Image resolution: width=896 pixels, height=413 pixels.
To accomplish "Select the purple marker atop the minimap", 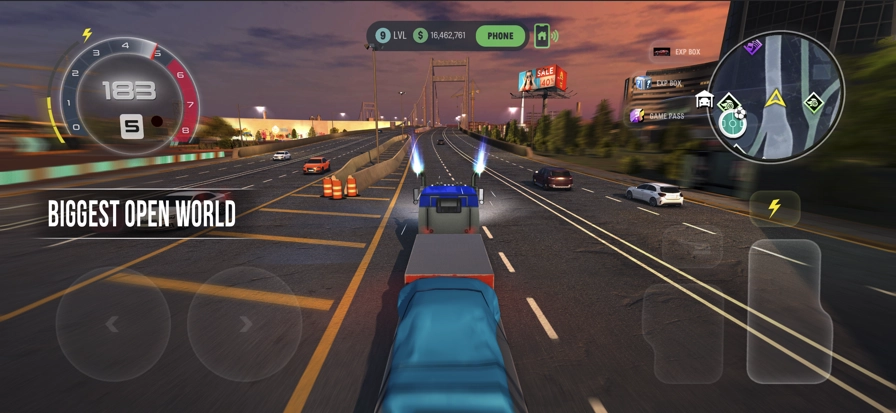I will click(x=753, y=46).
